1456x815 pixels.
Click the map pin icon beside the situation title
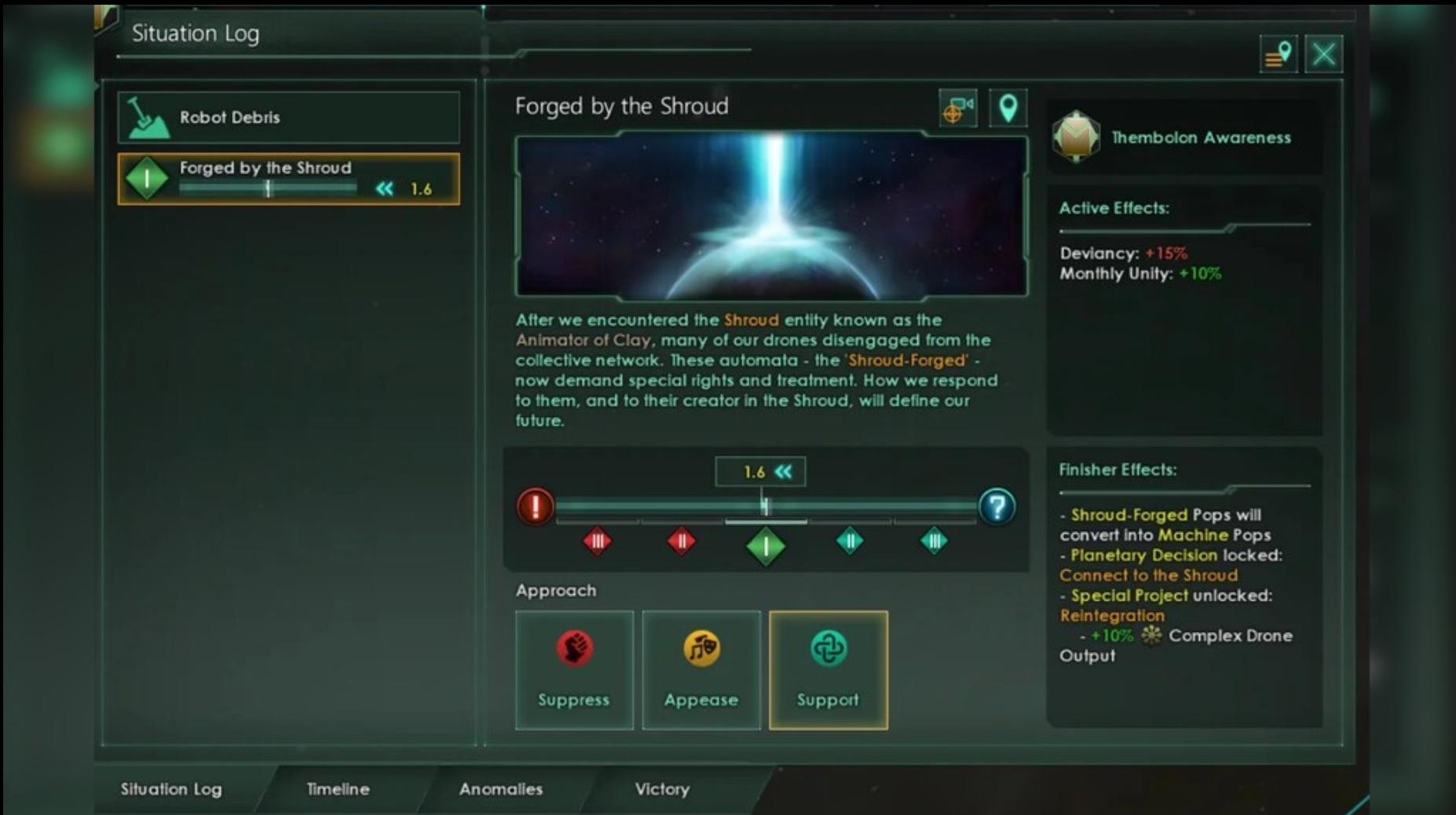(x=1008, y=108)
